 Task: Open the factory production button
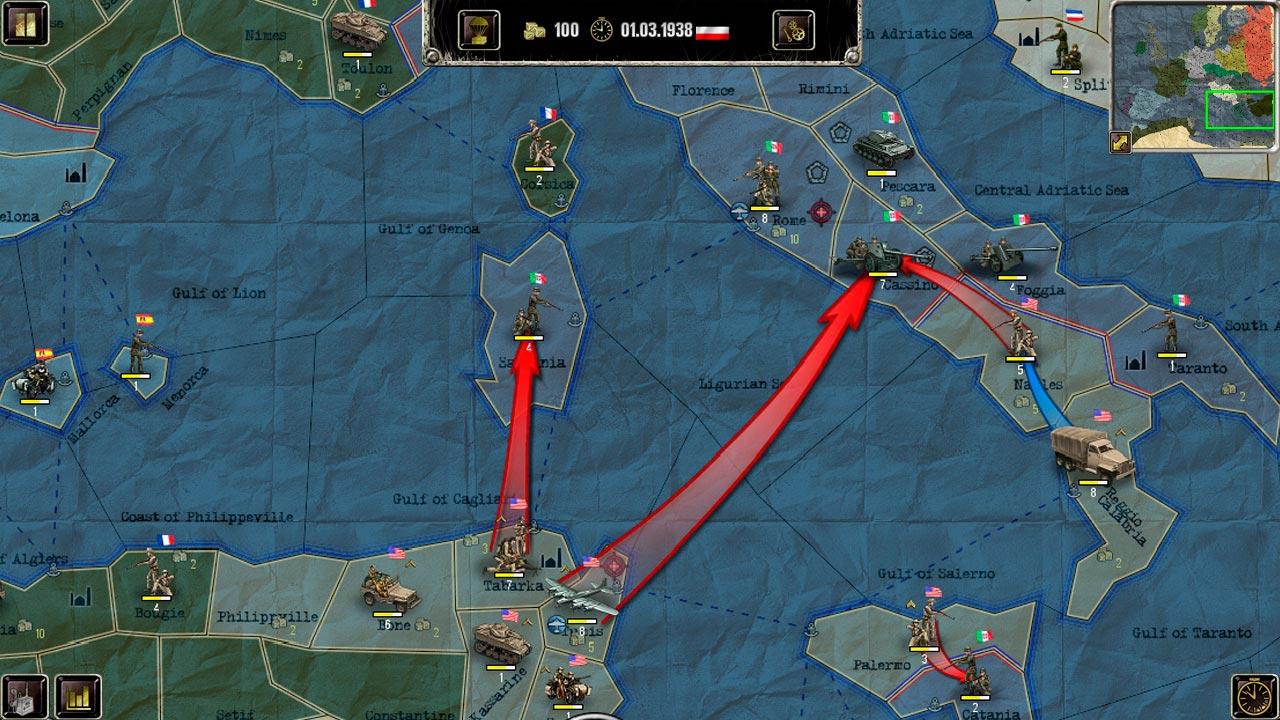point(25,695)
